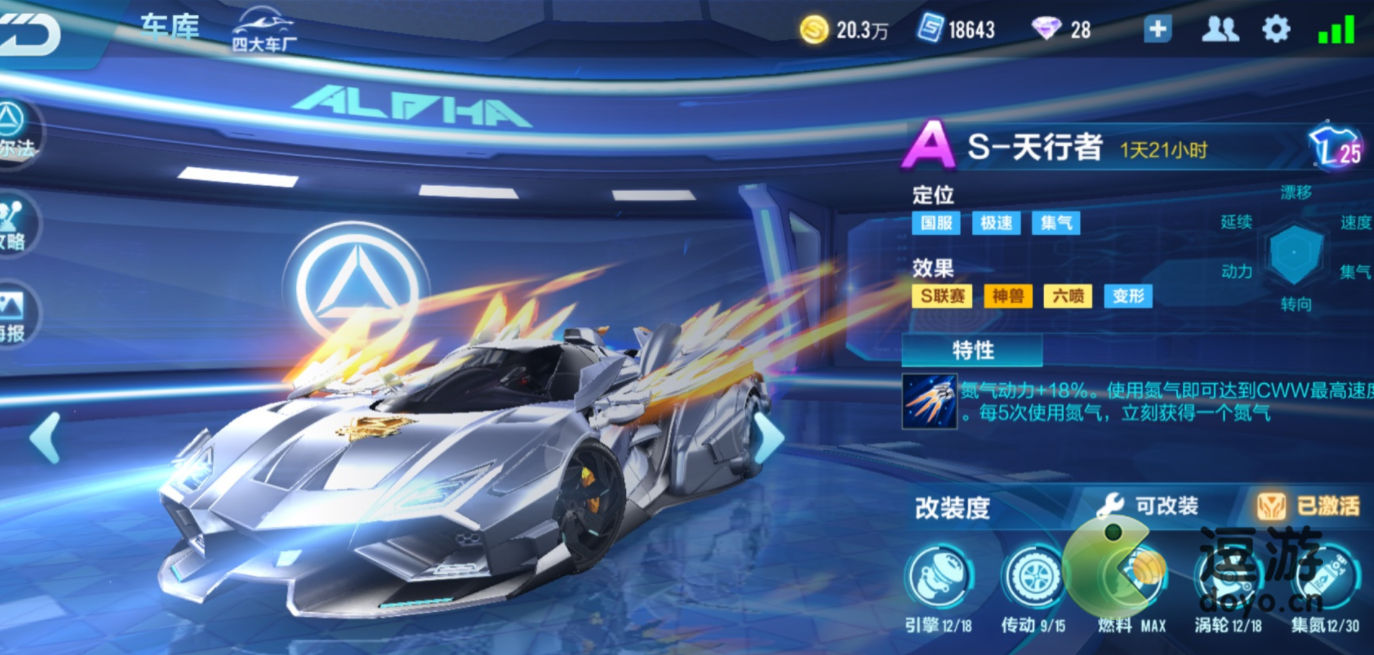Show the previous car with left arrow
Screen dimensions: 1374x655
click(45, 438)
